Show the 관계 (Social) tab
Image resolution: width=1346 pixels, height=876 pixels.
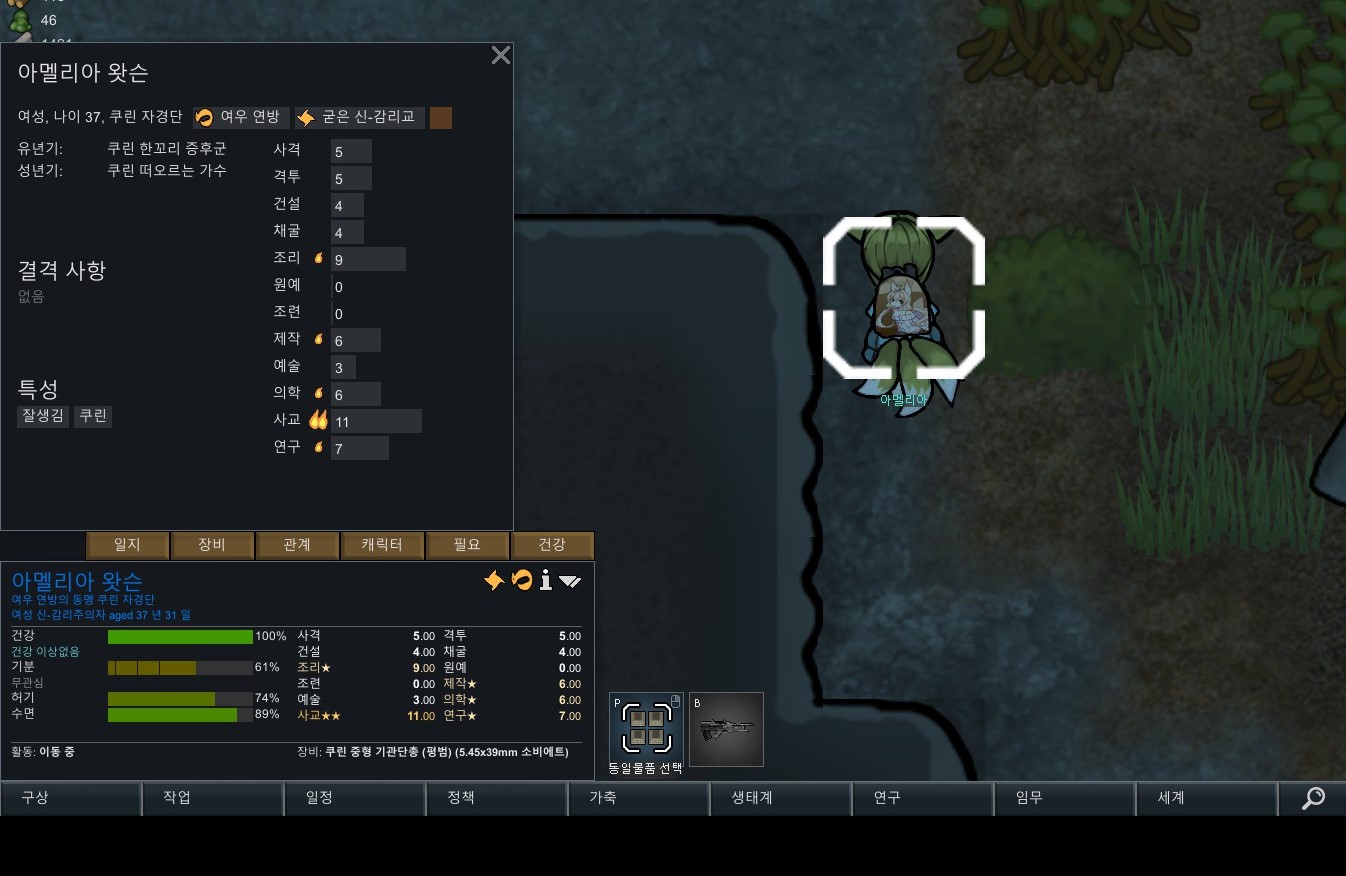coord(297,545)
